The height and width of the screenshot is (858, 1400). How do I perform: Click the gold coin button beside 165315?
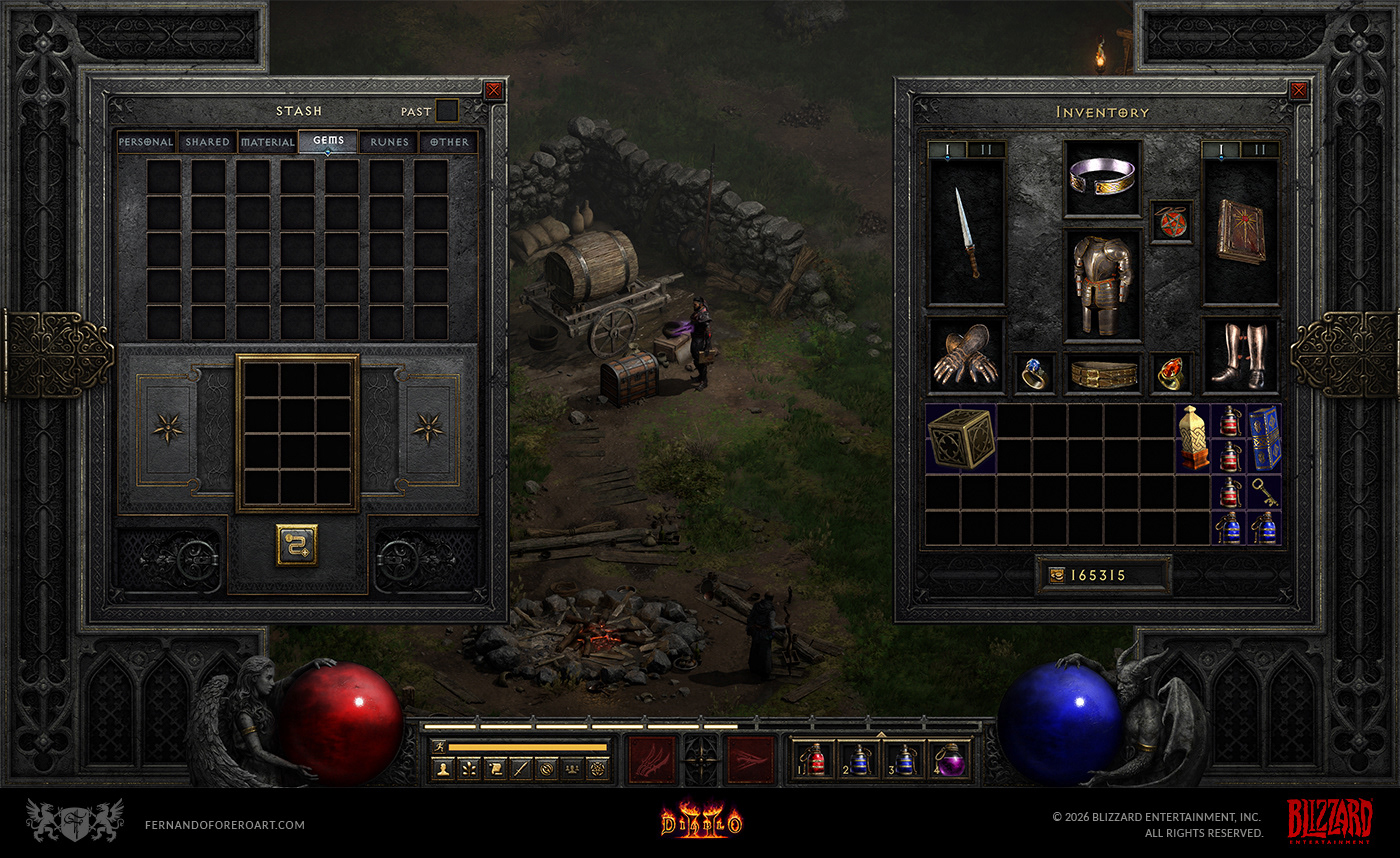1056,575
